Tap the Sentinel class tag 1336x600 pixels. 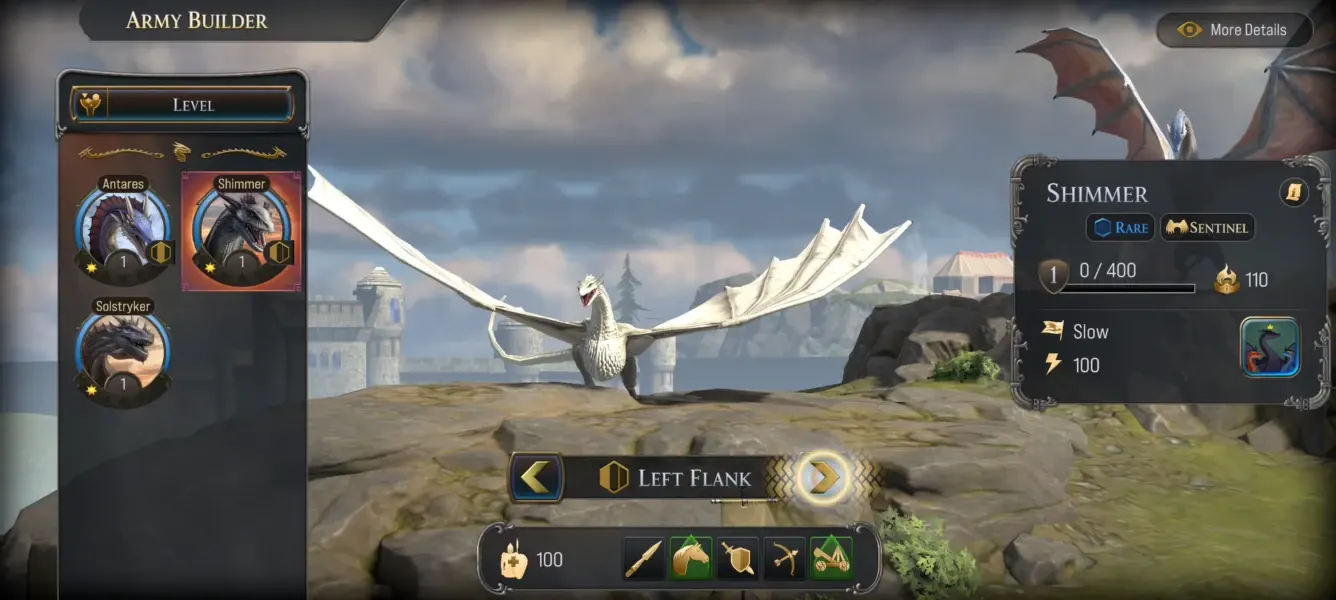(x=1207, y=228)
